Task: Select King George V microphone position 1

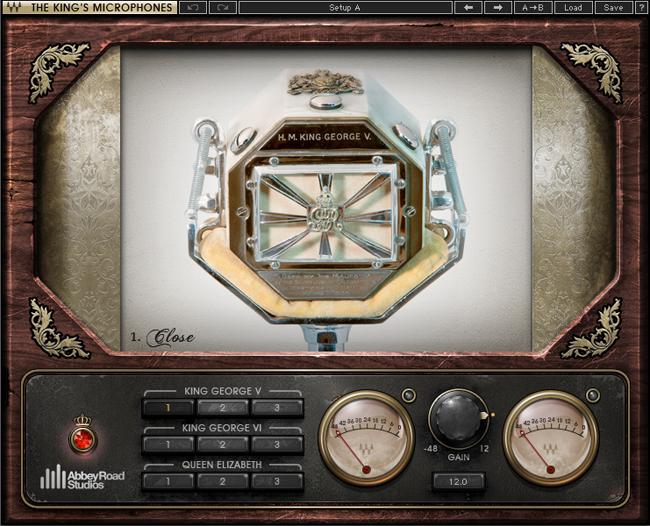Action: [168, 408]
